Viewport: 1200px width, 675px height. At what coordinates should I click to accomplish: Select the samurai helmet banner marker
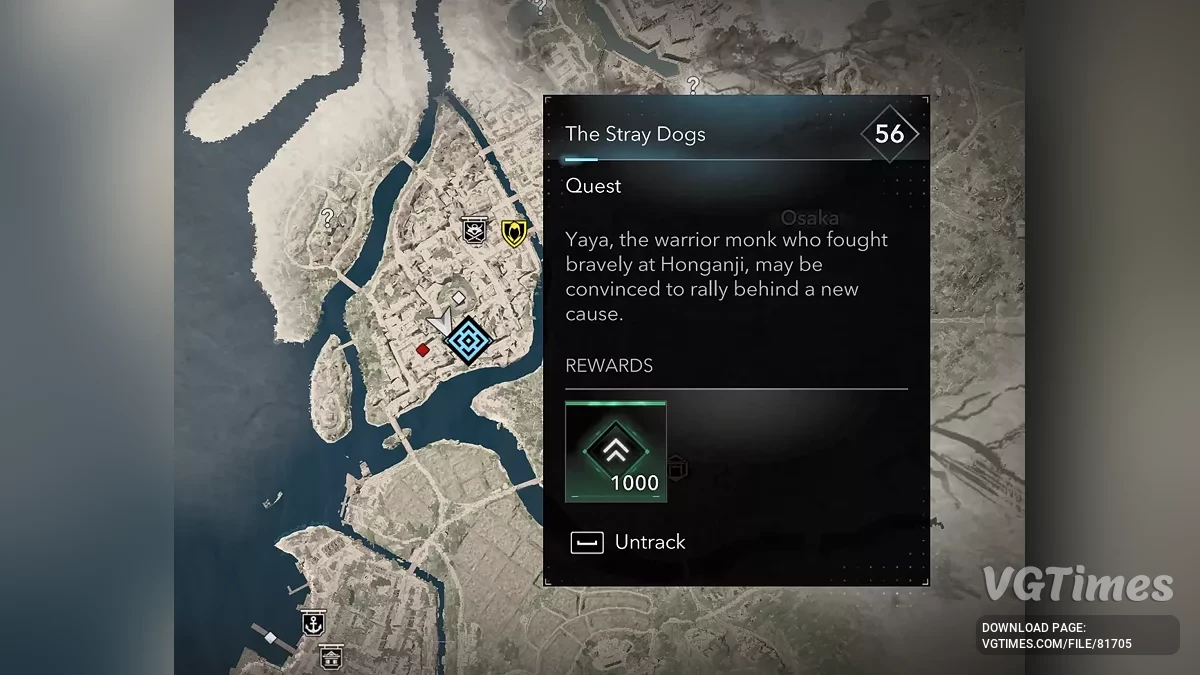tap(474, 231)
